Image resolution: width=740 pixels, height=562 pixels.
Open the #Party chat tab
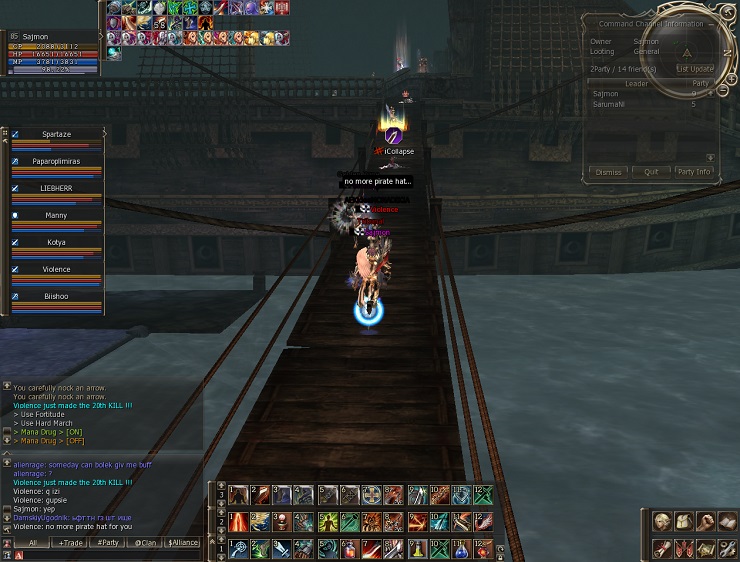[x=108, y=543]
